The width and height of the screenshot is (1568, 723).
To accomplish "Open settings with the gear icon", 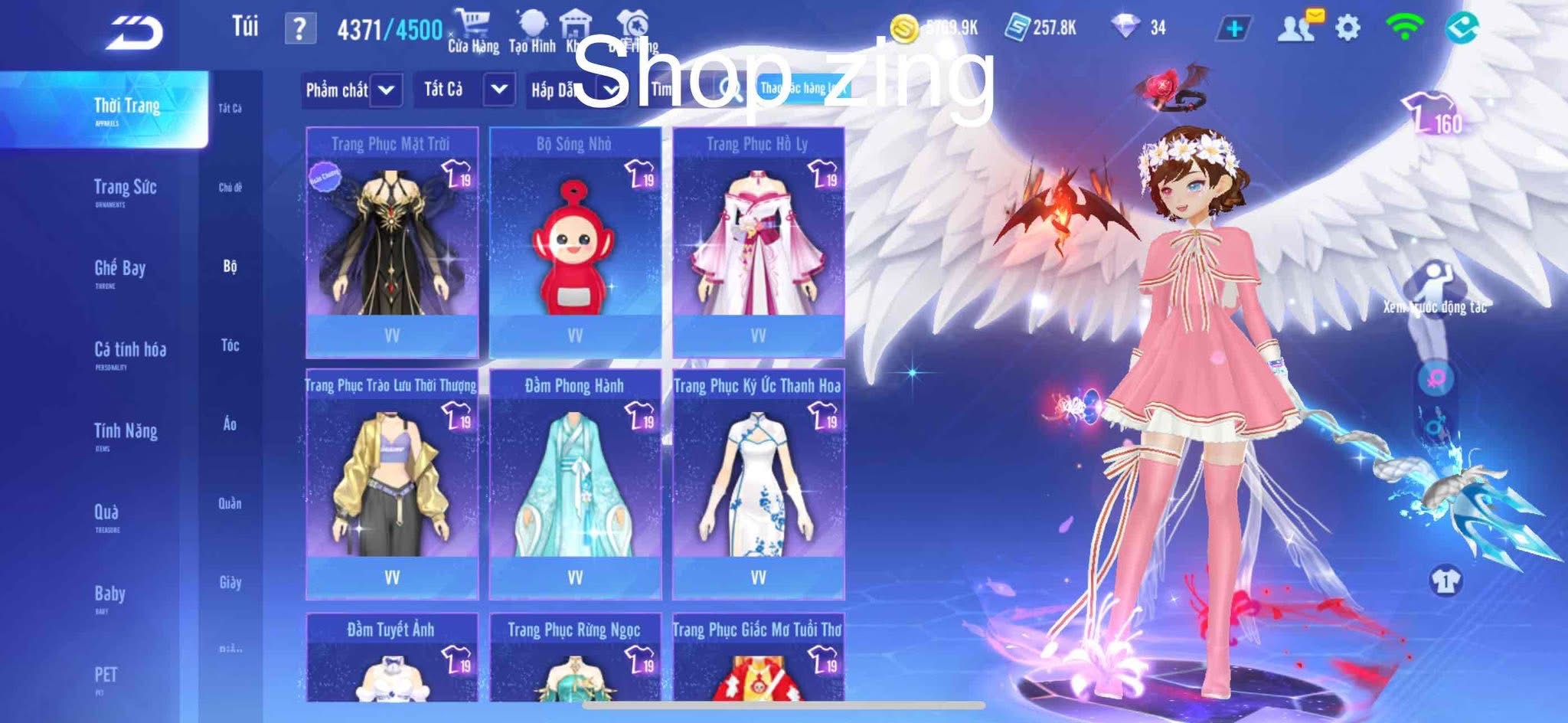I will pyautogui.click(x=1347, y=28).
